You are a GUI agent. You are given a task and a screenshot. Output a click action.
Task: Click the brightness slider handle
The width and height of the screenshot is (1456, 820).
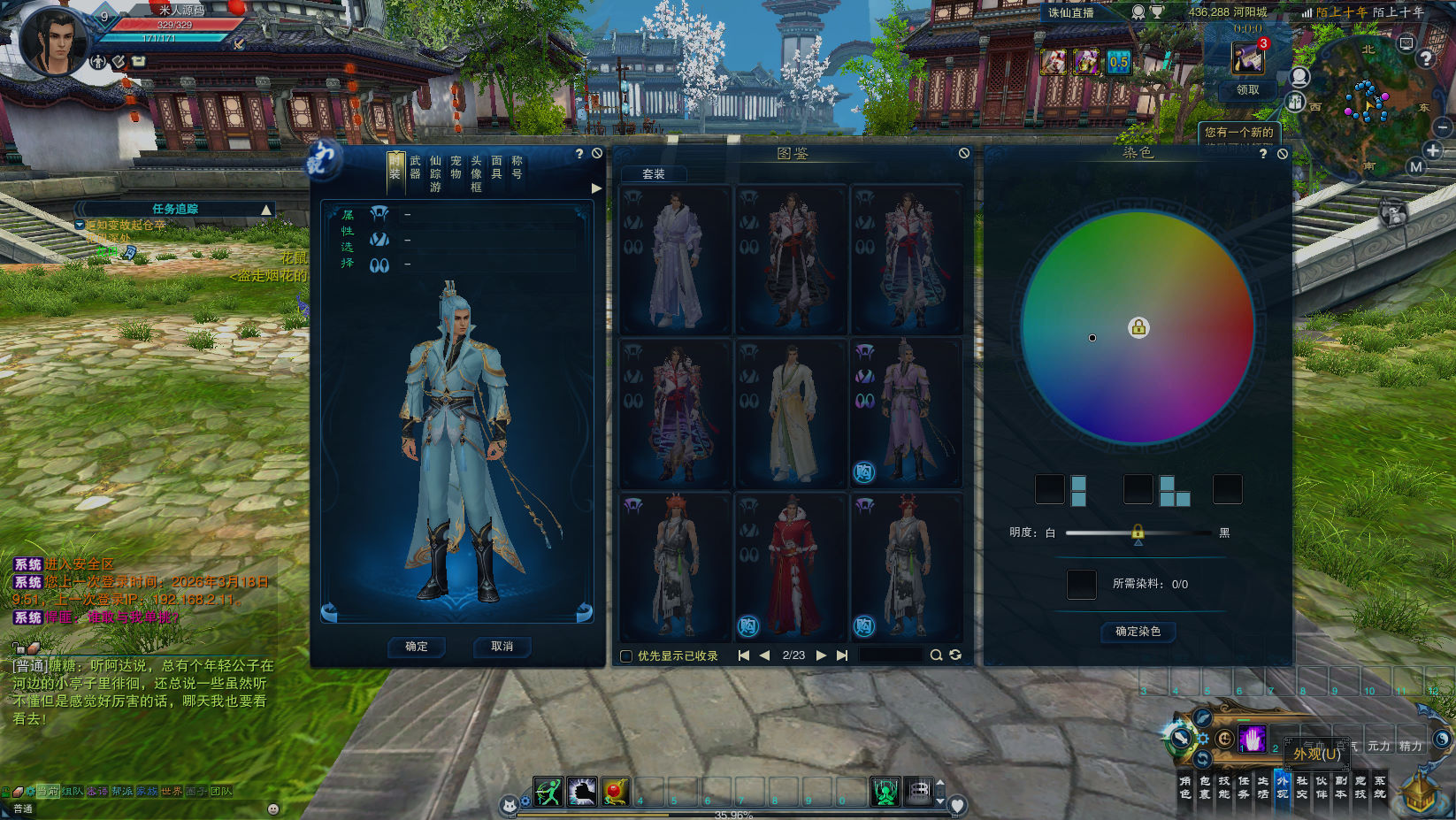(1138, 533)
